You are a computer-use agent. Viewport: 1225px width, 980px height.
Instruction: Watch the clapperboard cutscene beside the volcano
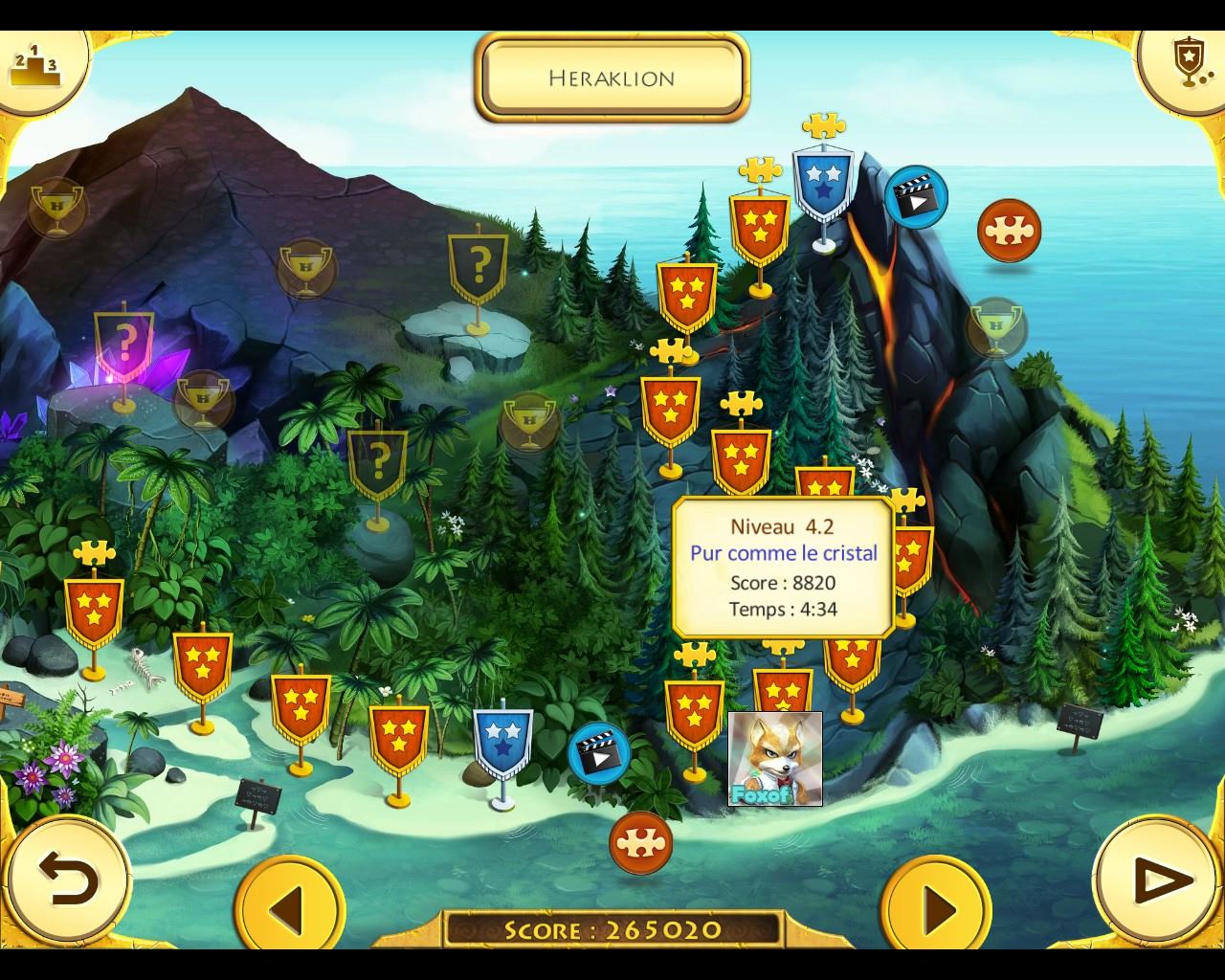click(x=916, y=197)
